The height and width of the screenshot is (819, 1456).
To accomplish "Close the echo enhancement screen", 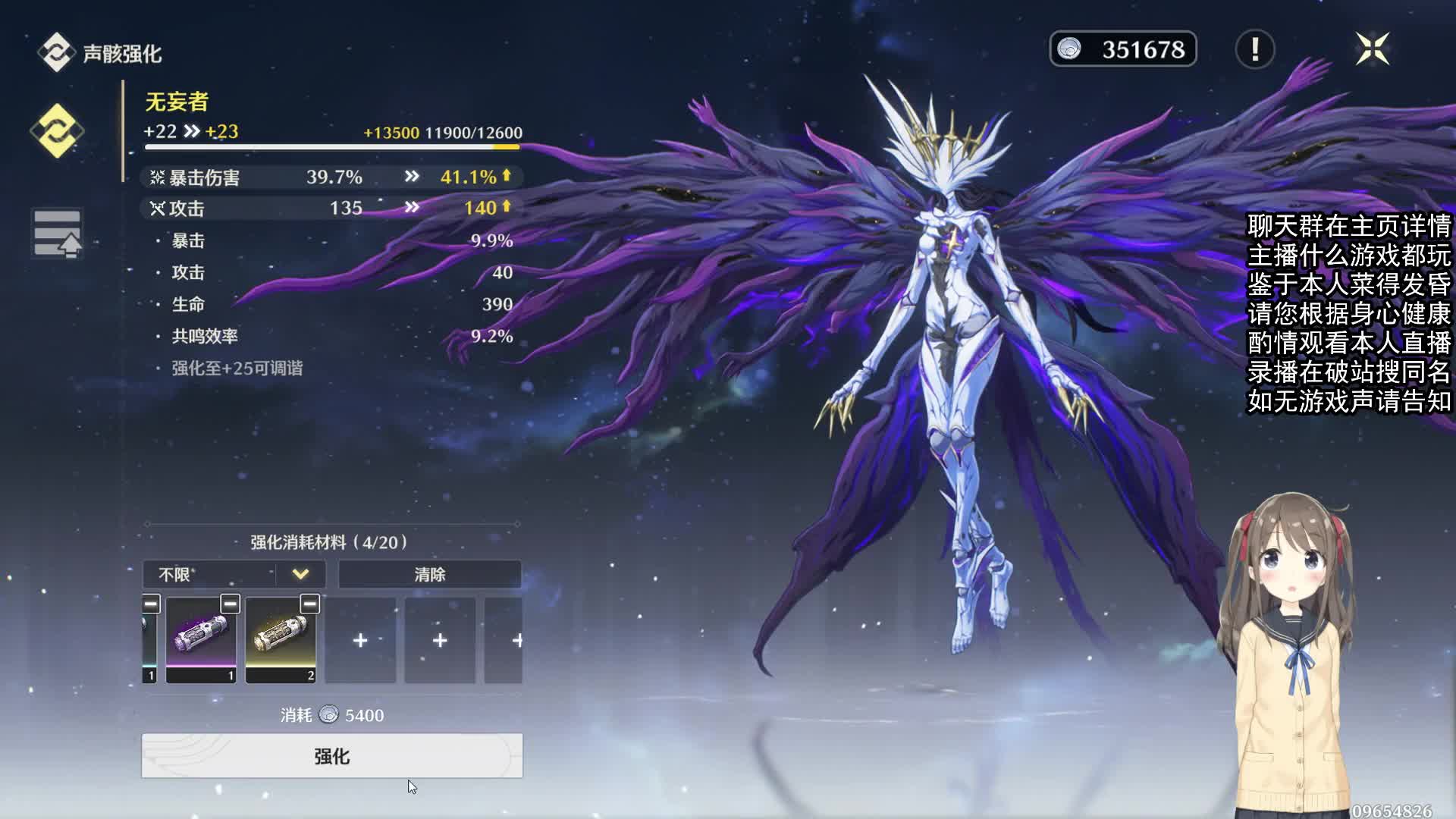I will coord(1372,49).
